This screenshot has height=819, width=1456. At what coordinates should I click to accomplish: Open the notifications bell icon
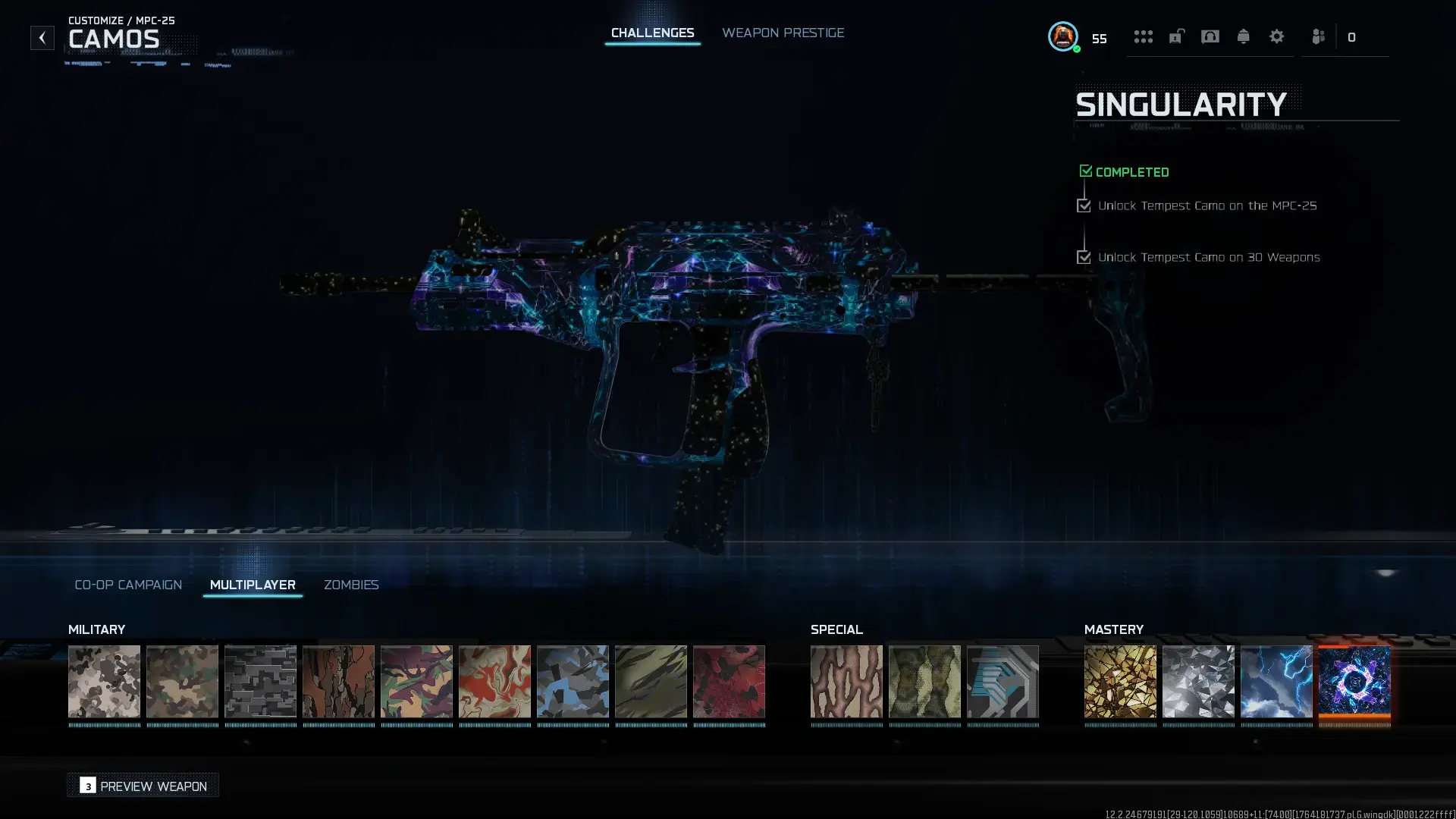pyautogui.click(x=1243, y=36)
